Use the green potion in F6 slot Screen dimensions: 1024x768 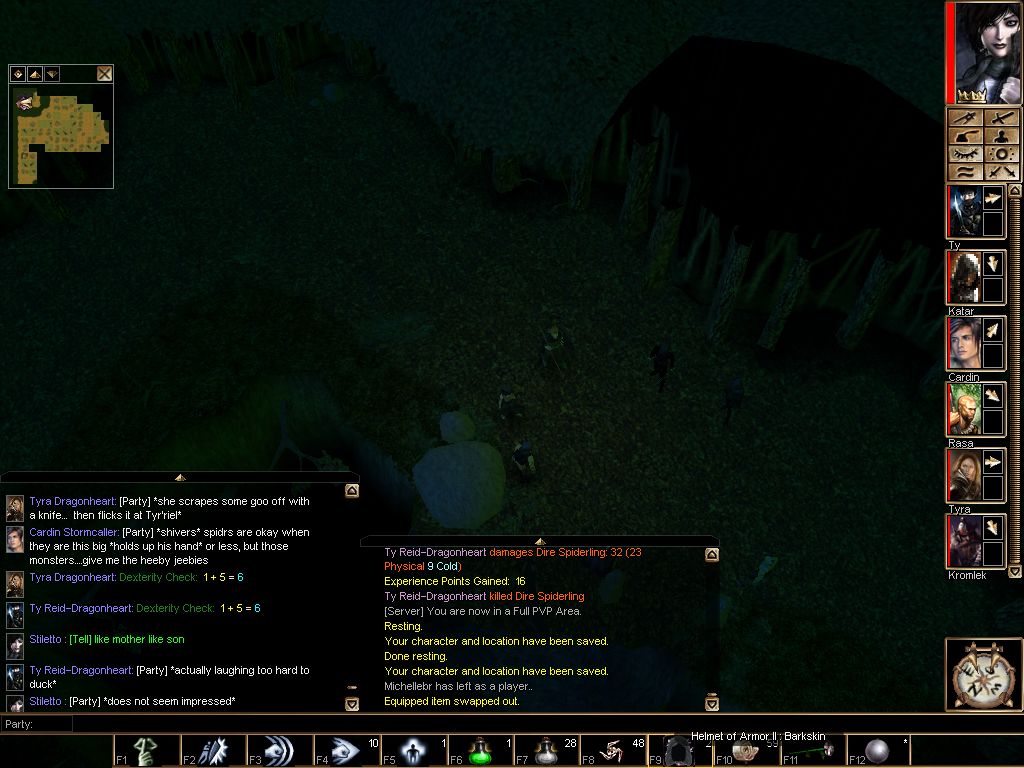pyautogui.click(x=479, y=751)
